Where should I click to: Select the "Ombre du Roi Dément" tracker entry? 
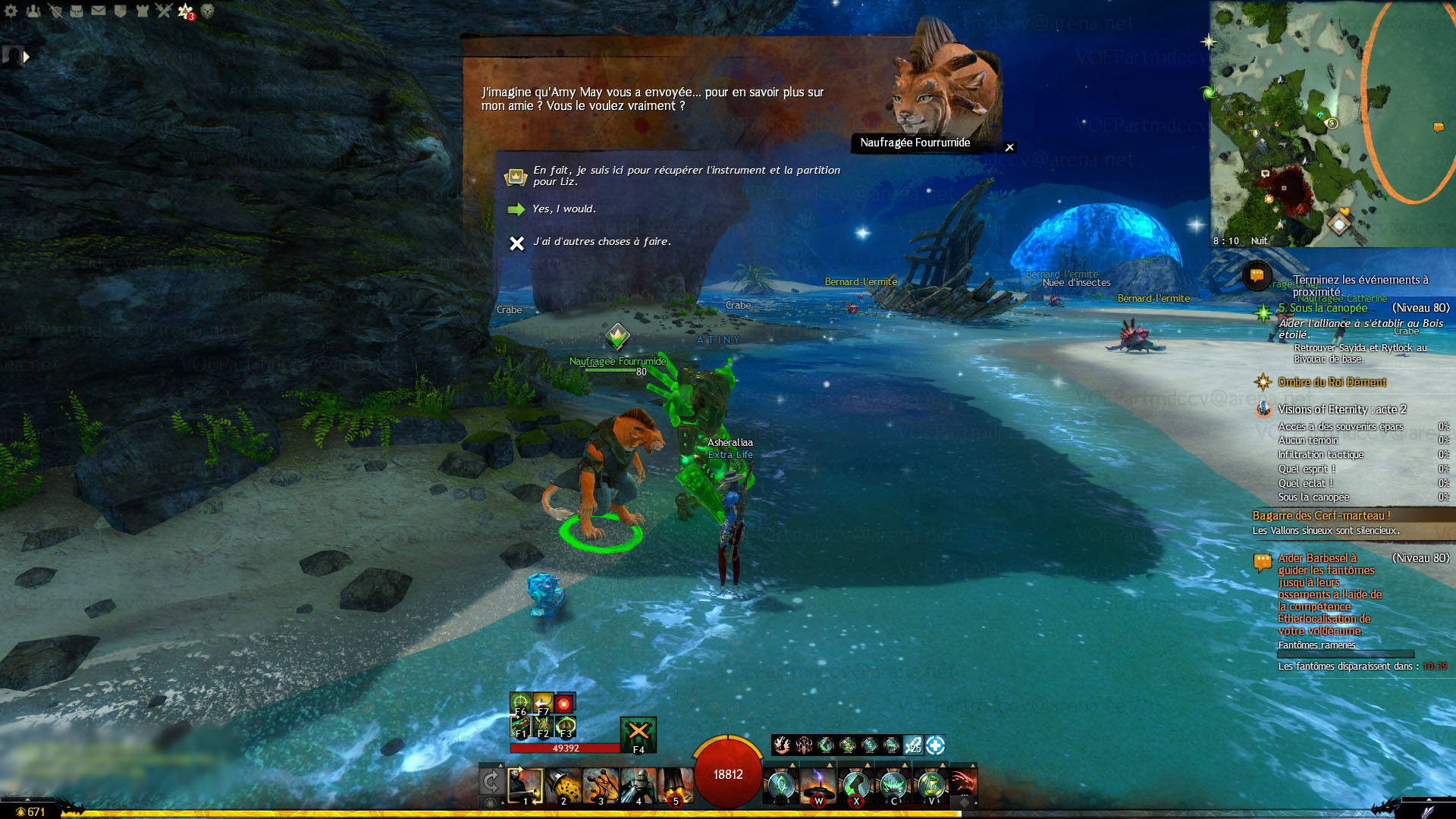(x=1332, y=382)
